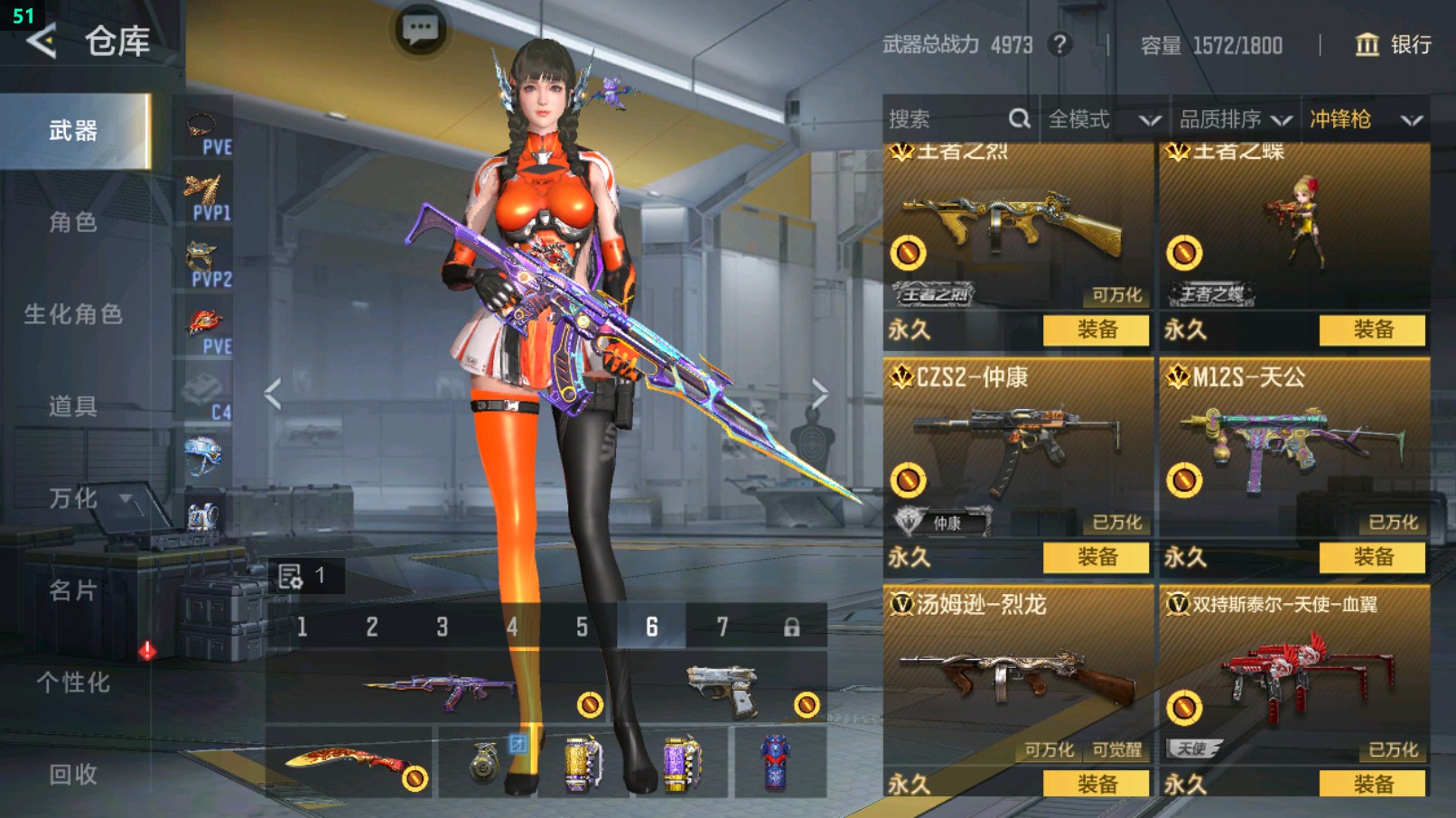This screenshot has width=1456, height=818.
Task: Click the weapon power question mark help
Action: [1060, 44]
